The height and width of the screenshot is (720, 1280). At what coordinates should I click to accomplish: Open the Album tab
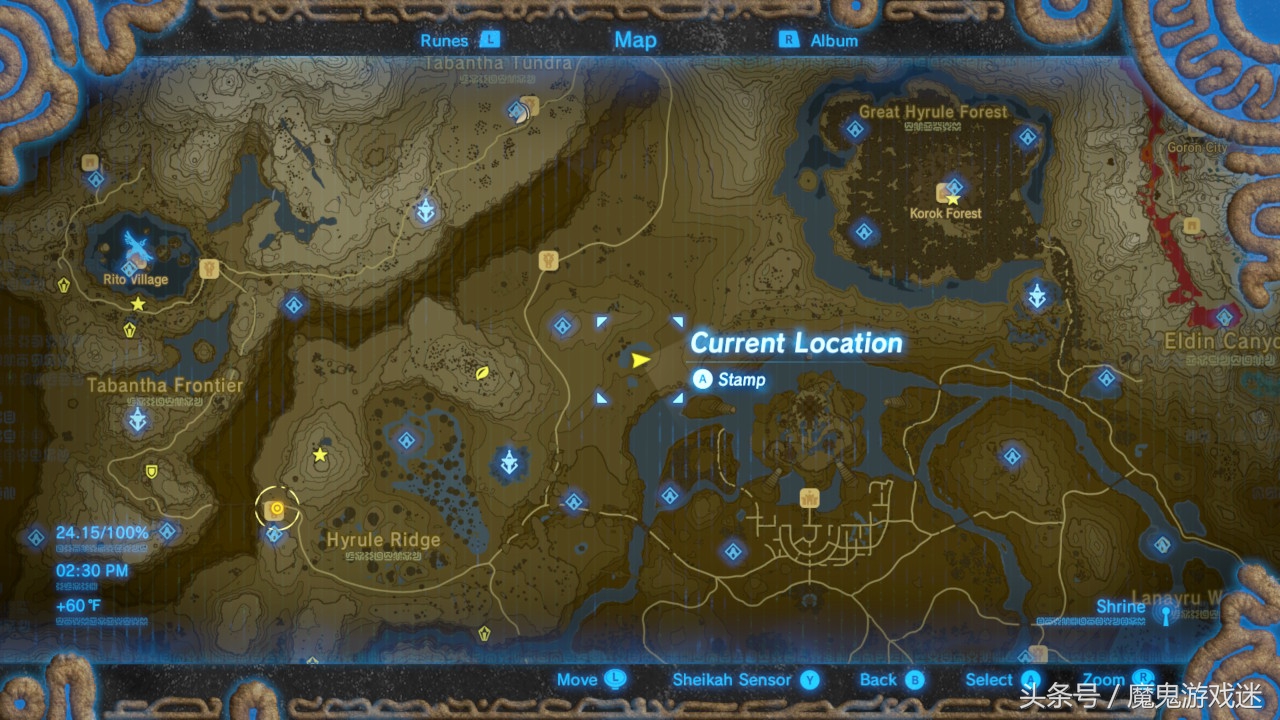pyautogui.click(x=820, y=41)
